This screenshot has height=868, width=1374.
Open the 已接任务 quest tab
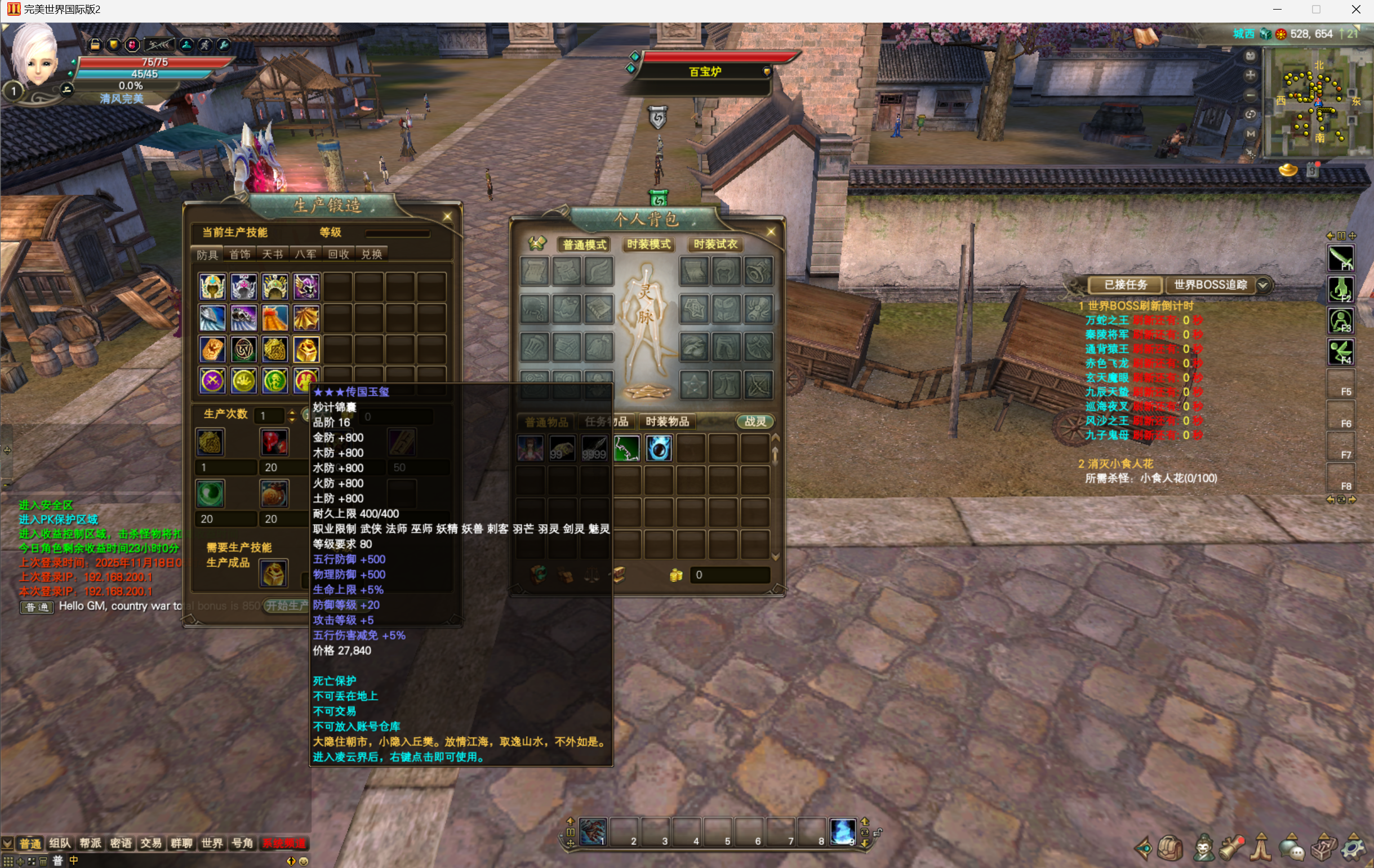pos(1125,285)
